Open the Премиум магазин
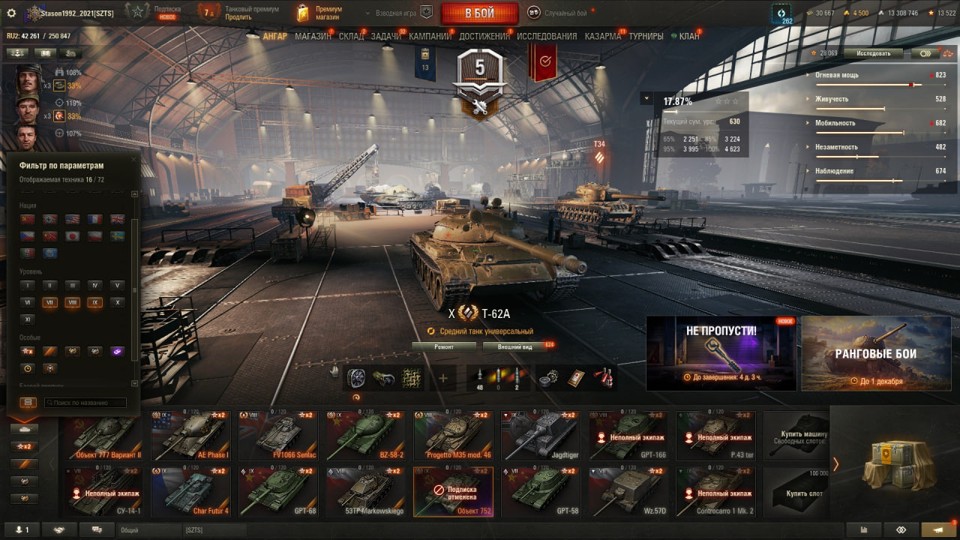 pyautogui.click(x=320, y=12)
